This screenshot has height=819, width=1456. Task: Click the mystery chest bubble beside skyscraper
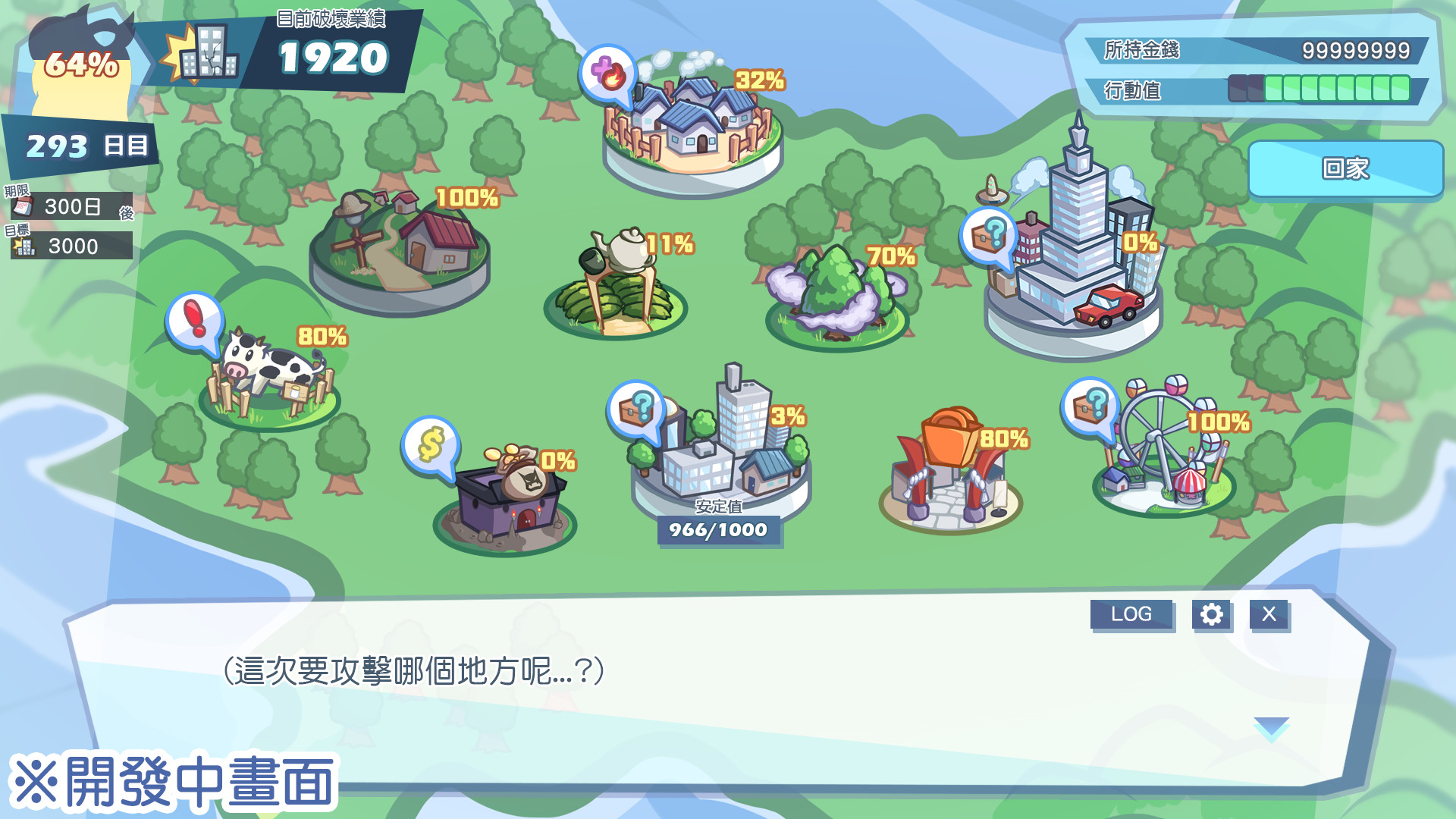pos(988,236)
